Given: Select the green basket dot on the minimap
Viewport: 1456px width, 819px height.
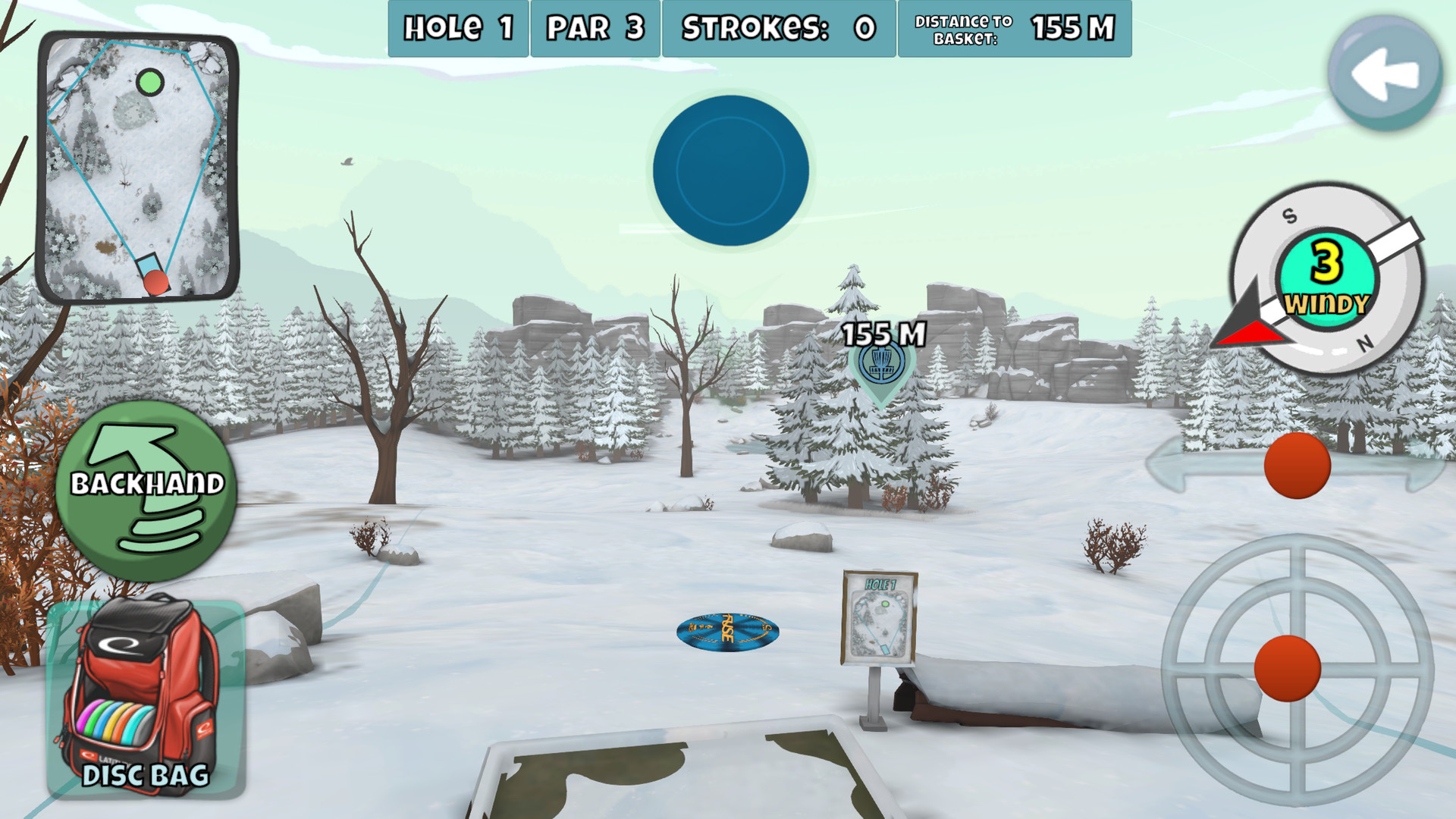Looking at the screenshot, I should (x=151, y=80).
